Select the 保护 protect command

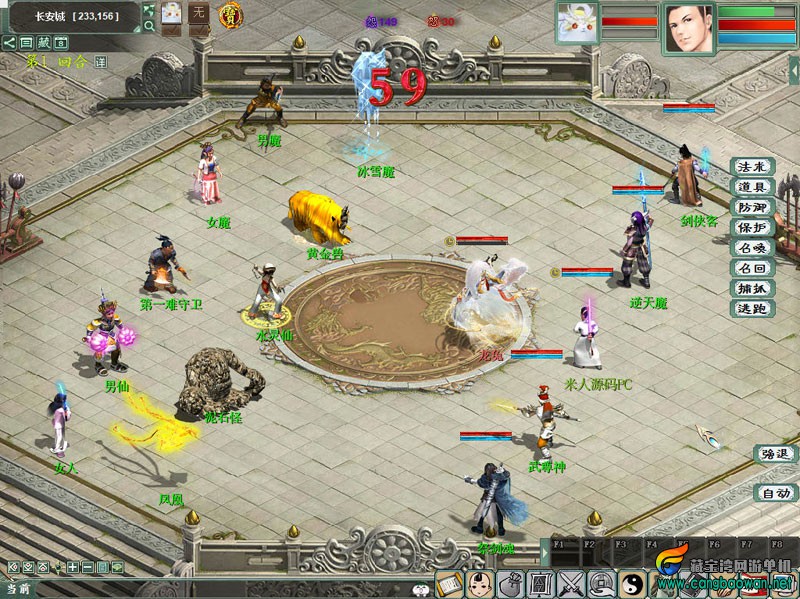click(x=751, y=227)
